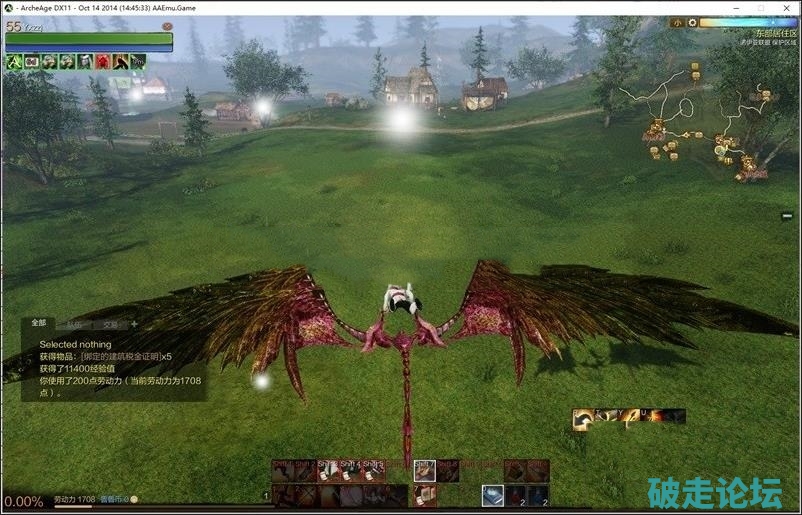The height and width of the screenshot is (515, 802).
Task: Switch to the 全部 chat tab
Action: click(38, 323)
